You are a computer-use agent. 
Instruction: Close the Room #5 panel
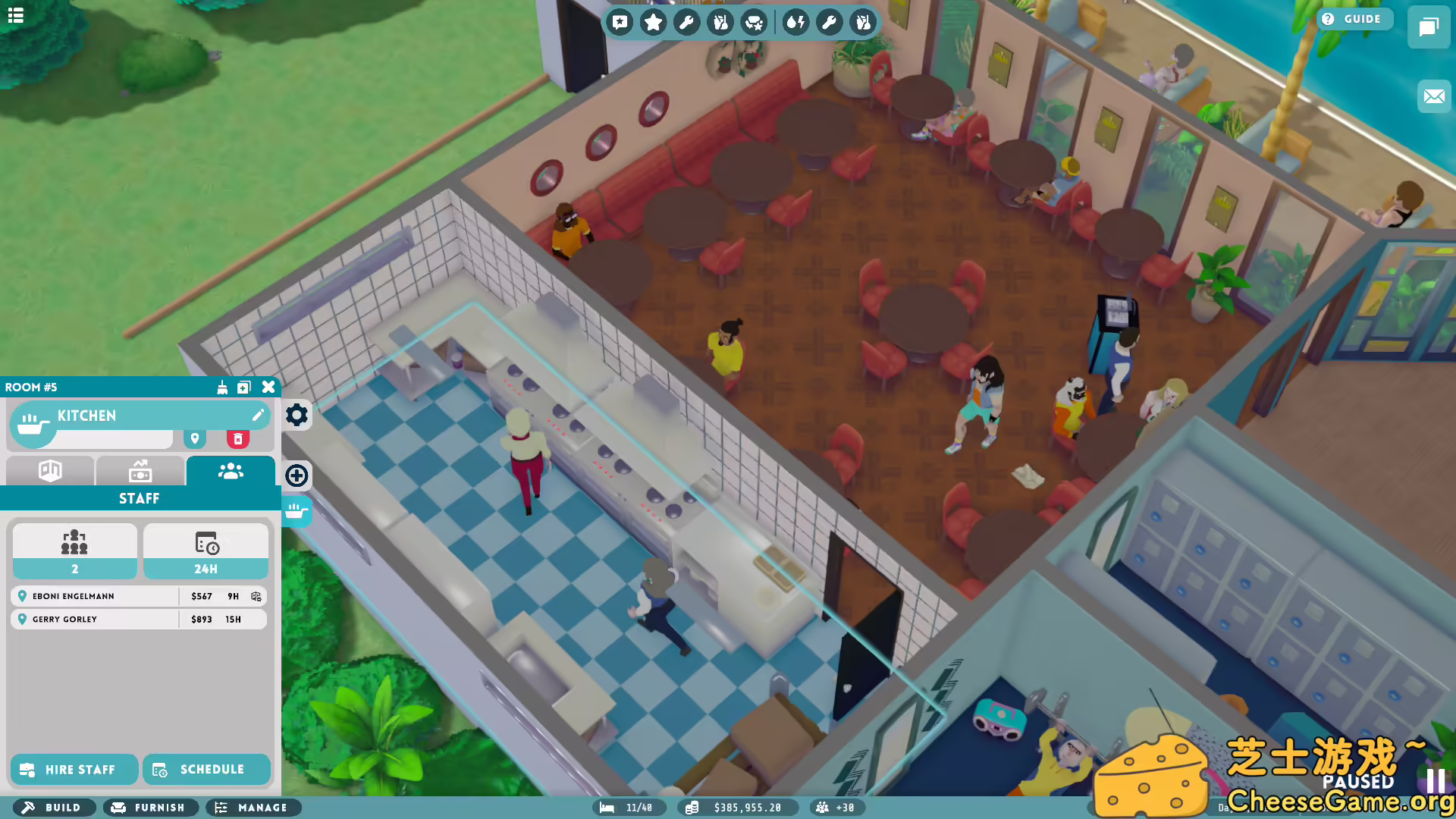point(268,387)
